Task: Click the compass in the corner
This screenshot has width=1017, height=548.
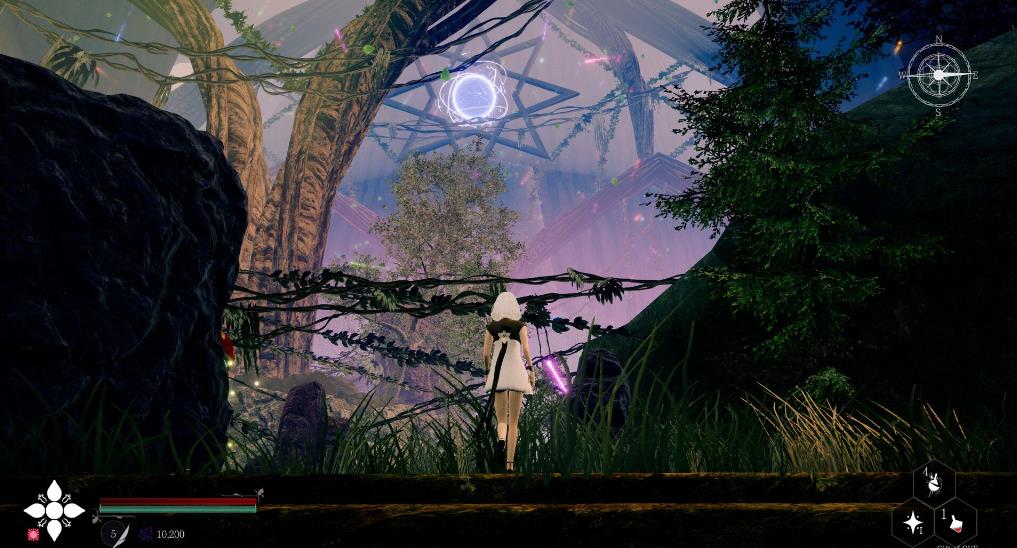Action: [x=939, y=75]
